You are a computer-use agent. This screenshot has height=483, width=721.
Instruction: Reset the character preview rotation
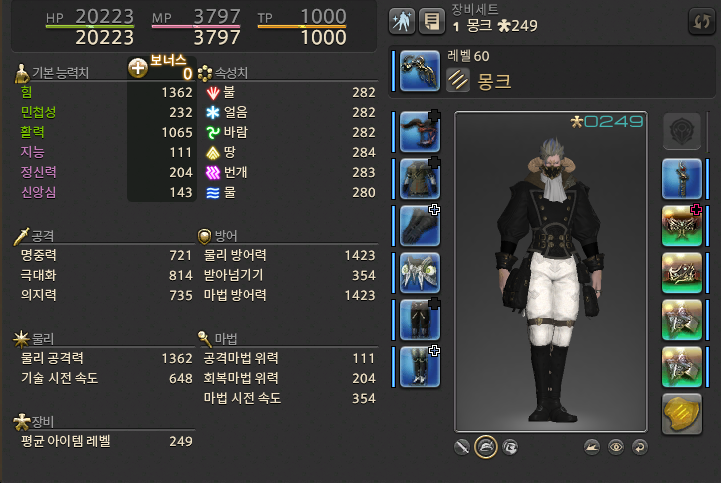(x=639, y=446)
